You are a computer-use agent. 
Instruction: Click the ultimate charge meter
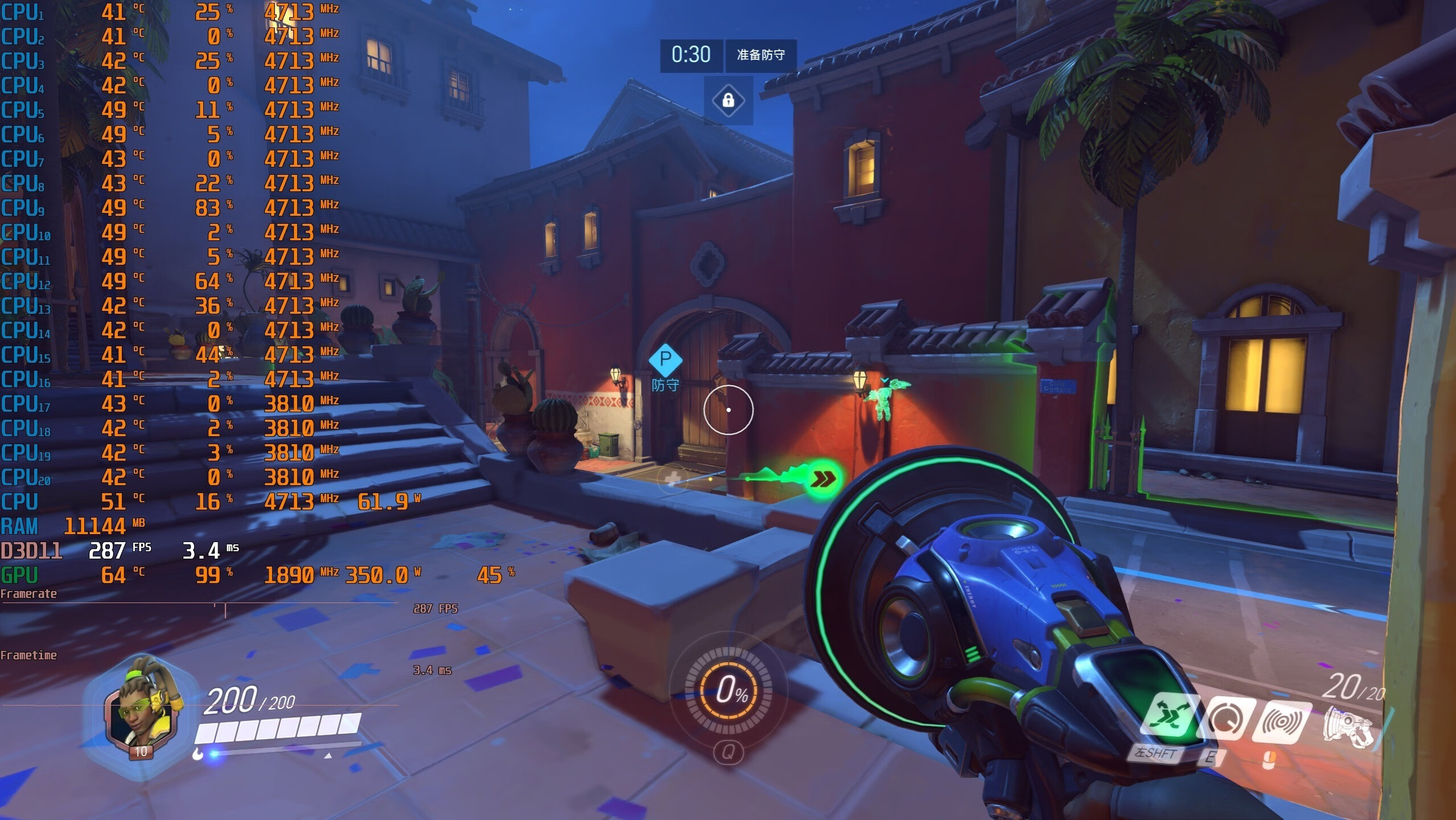728,690
